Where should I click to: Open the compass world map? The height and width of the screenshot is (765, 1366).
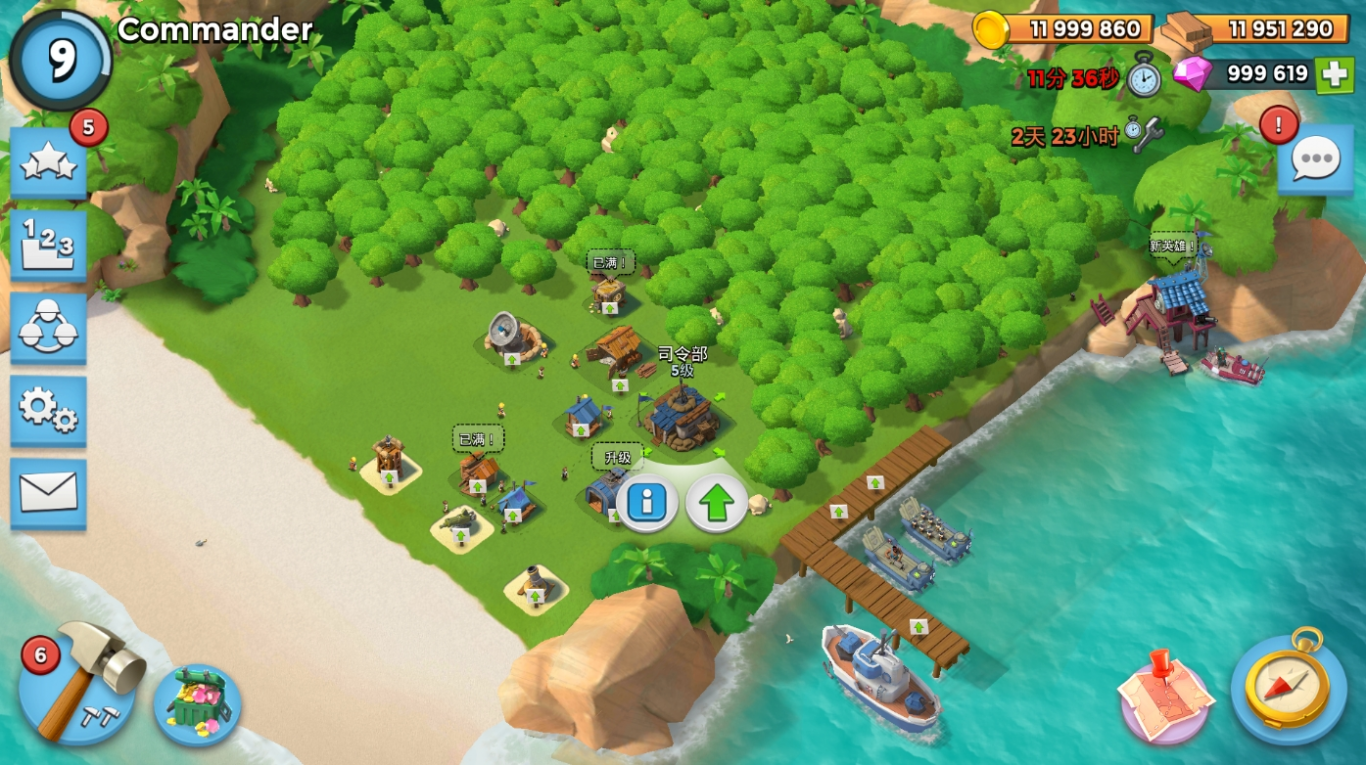pyautogui.click(x=1288, y=687)
